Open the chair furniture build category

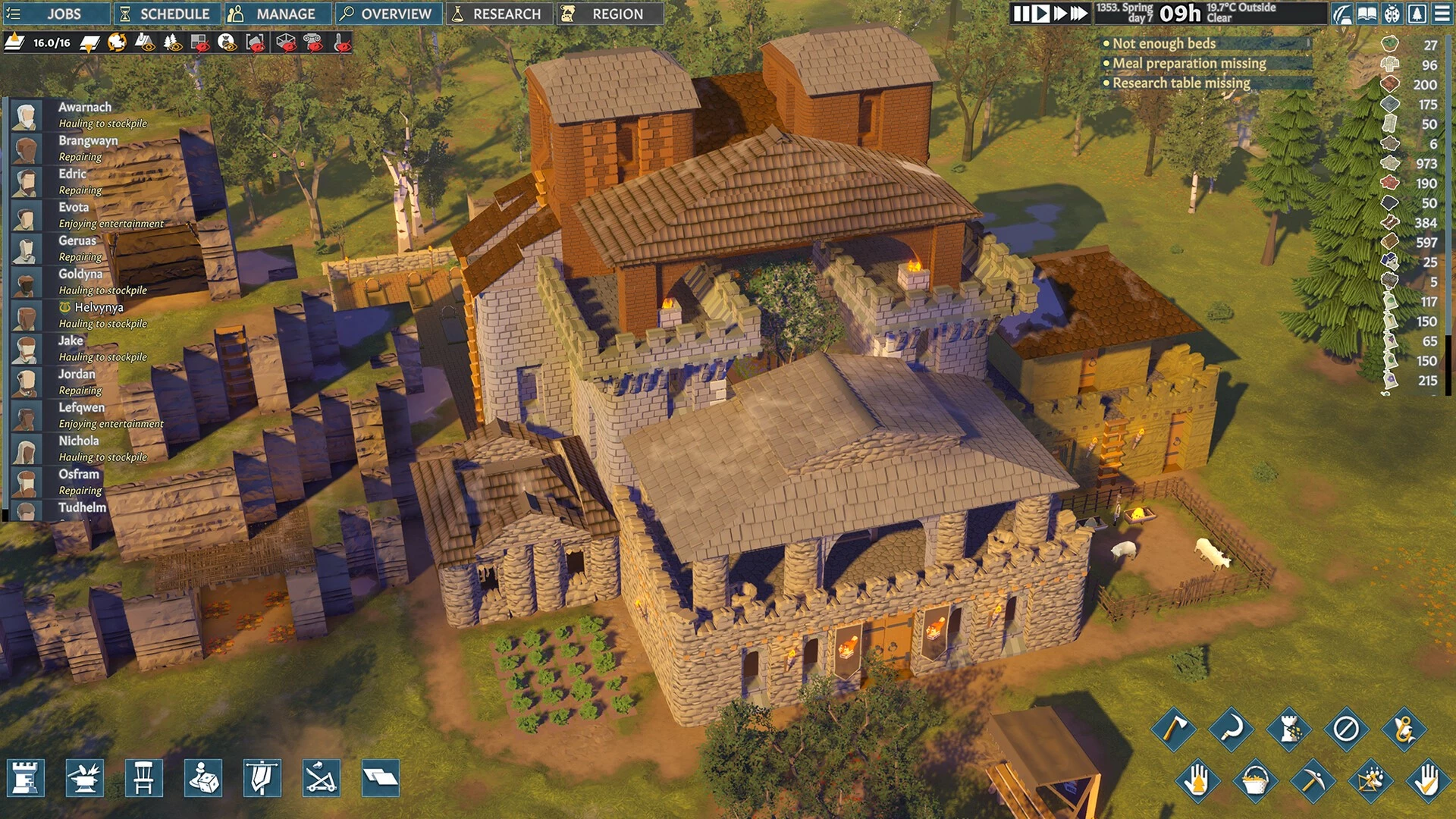pos(144,778)
